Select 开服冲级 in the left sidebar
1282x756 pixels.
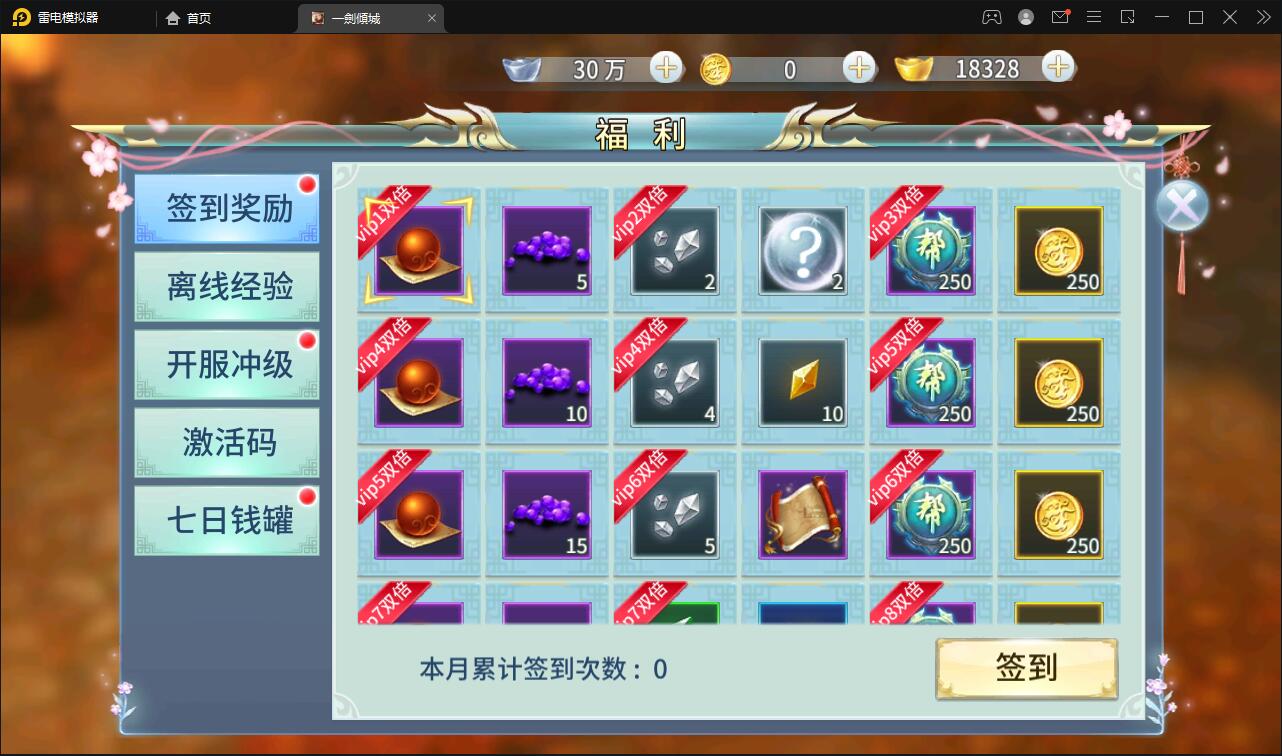[x=226, y=364]
